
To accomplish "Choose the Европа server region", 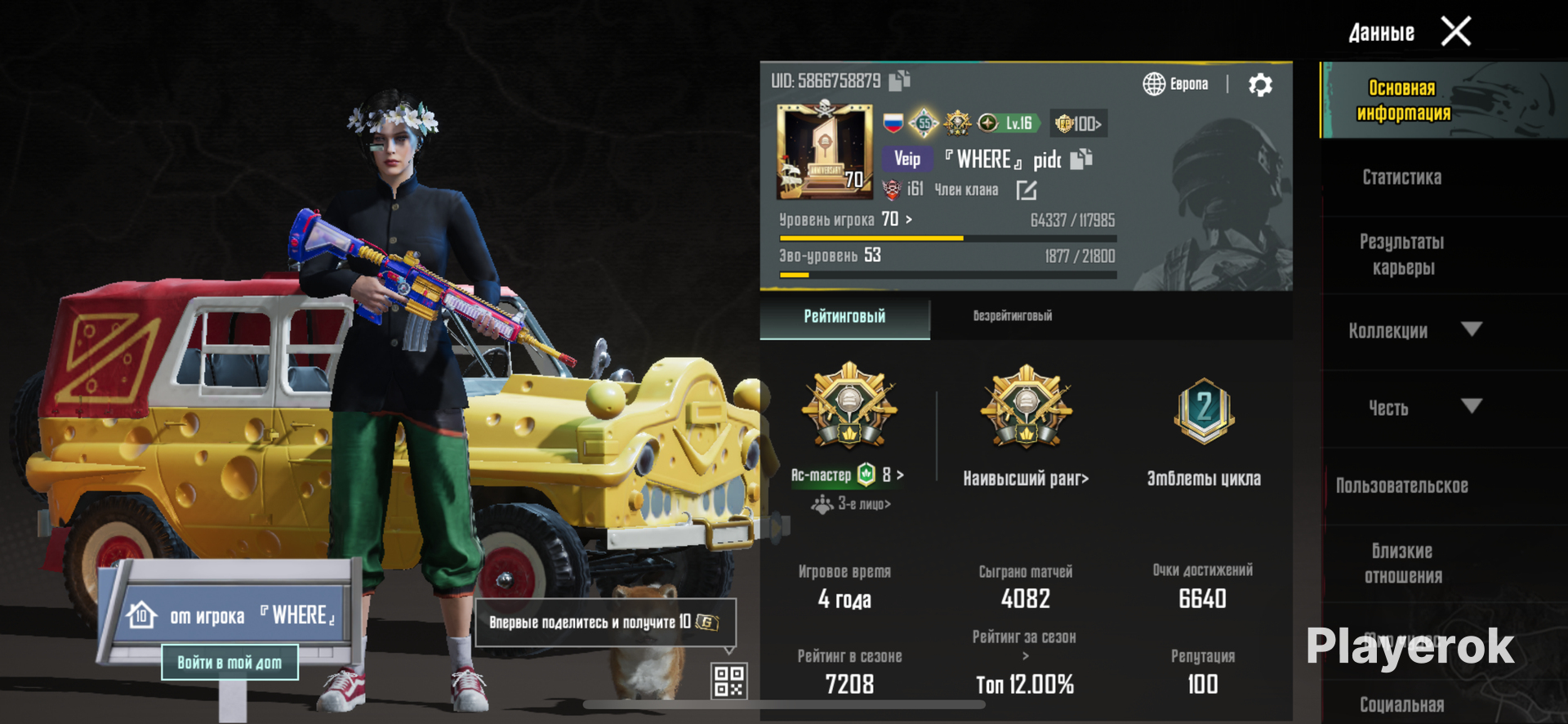I will 1176,84.
